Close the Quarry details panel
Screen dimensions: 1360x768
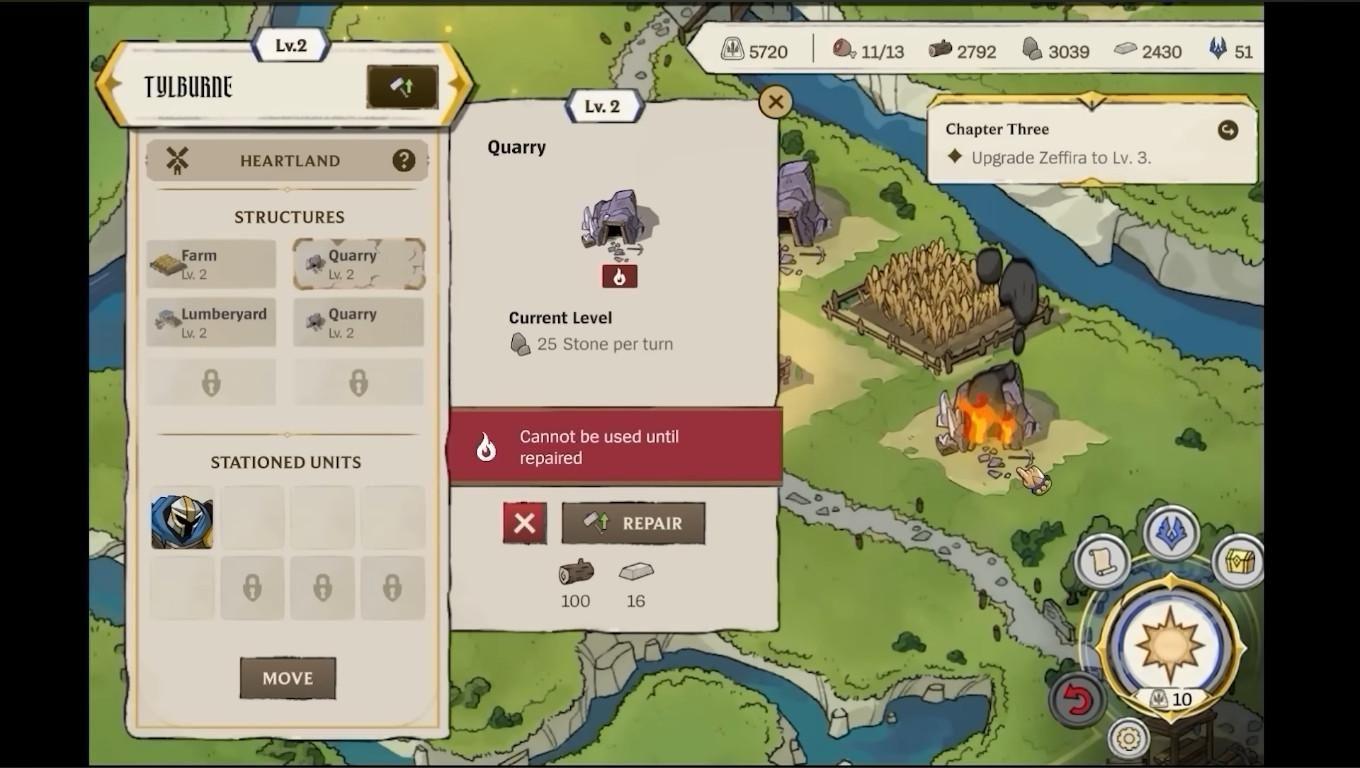pos(775,101)
